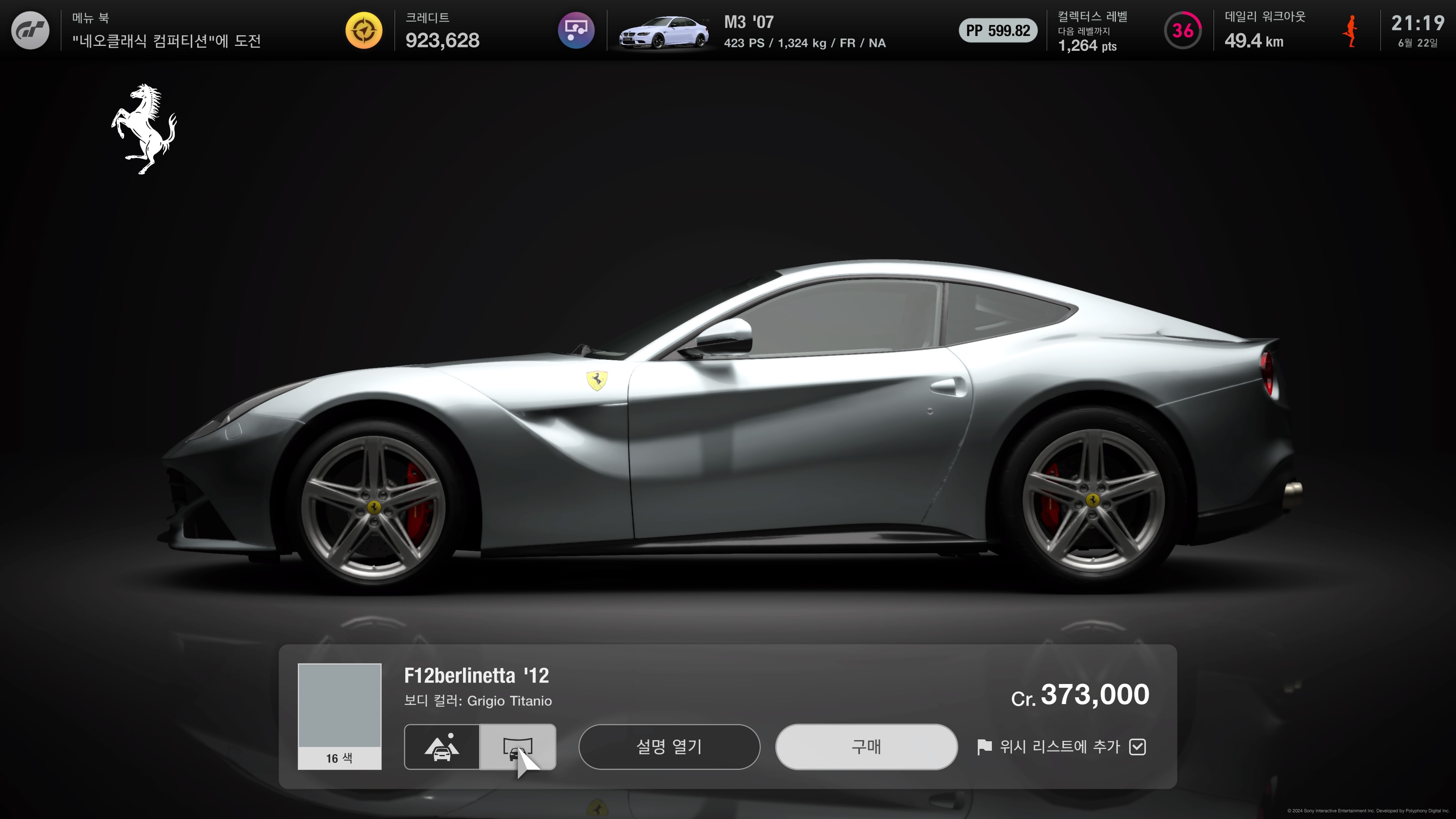Click the wishlist flag icon
The height and width of the screenshot is (819, 1456).
985,747
